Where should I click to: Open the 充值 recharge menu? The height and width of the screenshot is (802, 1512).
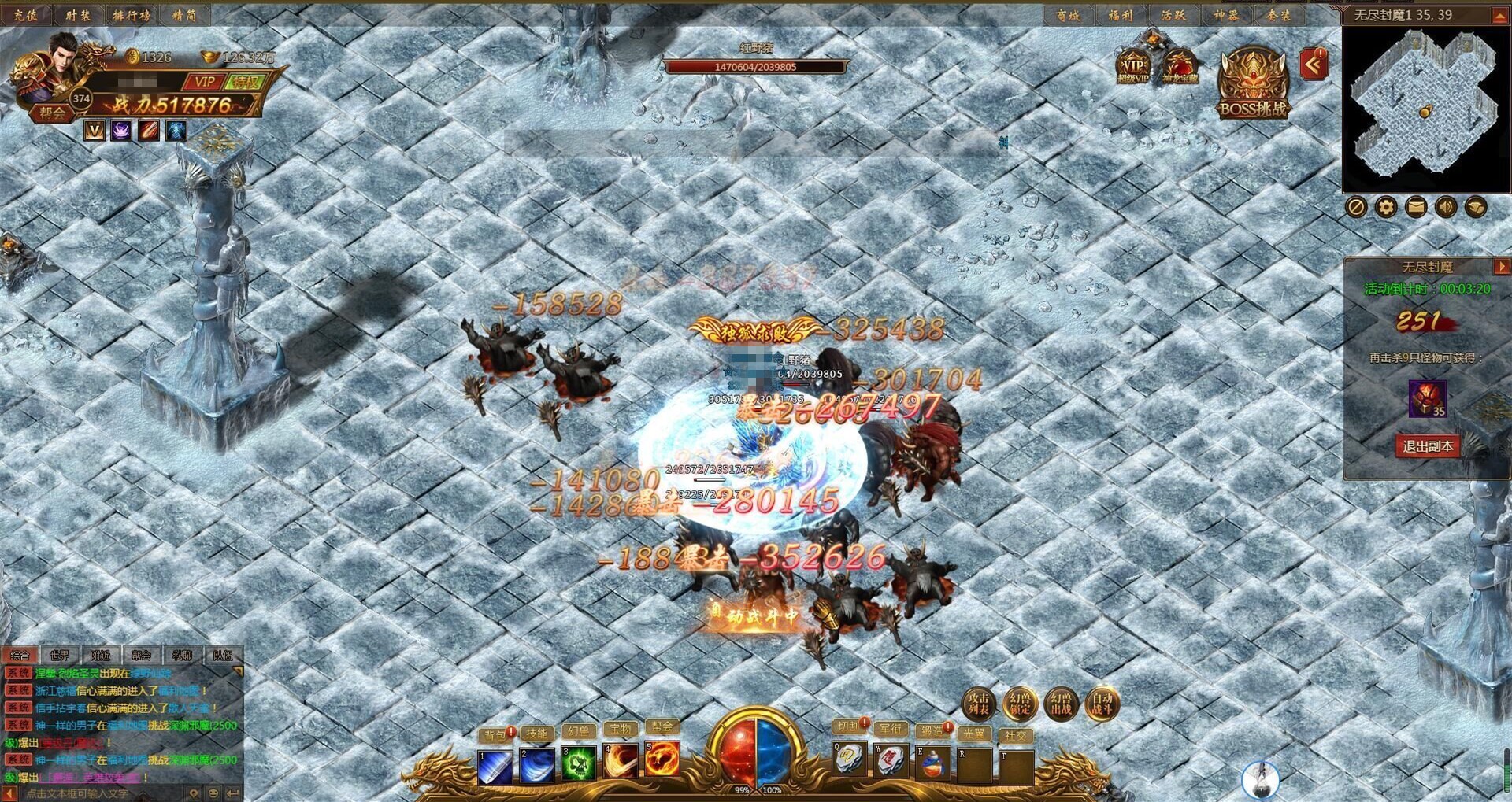point(26,14)
